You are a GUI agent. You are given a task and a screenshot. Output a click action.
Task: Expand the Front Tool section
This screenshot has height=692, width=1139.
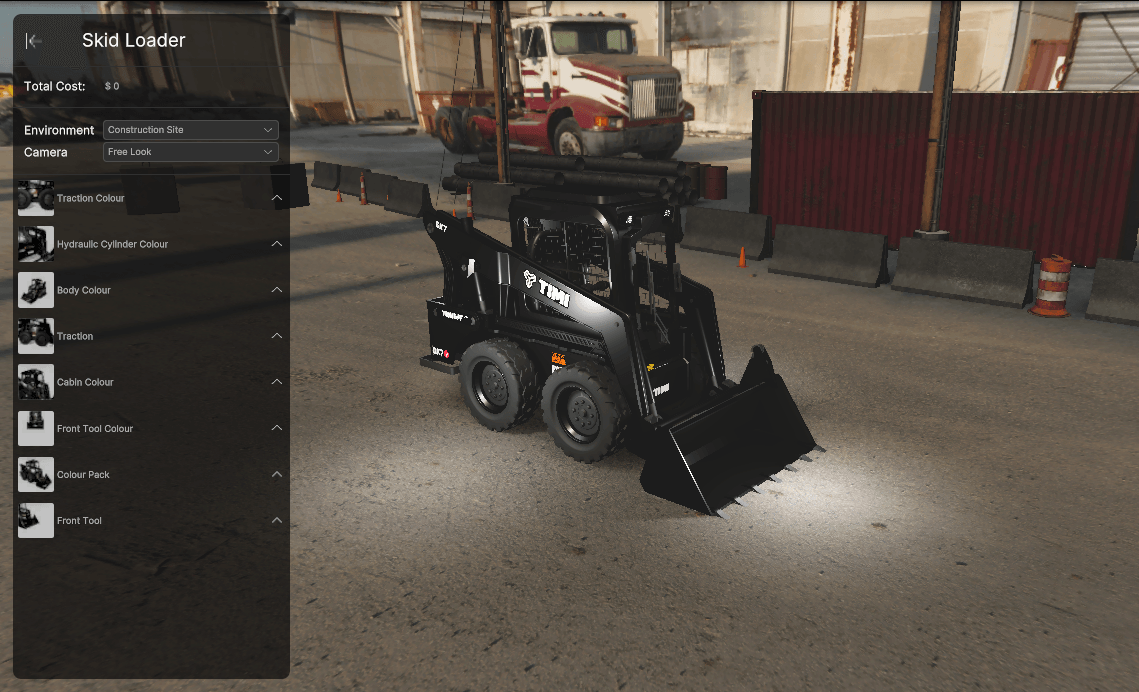pos(277,520)
